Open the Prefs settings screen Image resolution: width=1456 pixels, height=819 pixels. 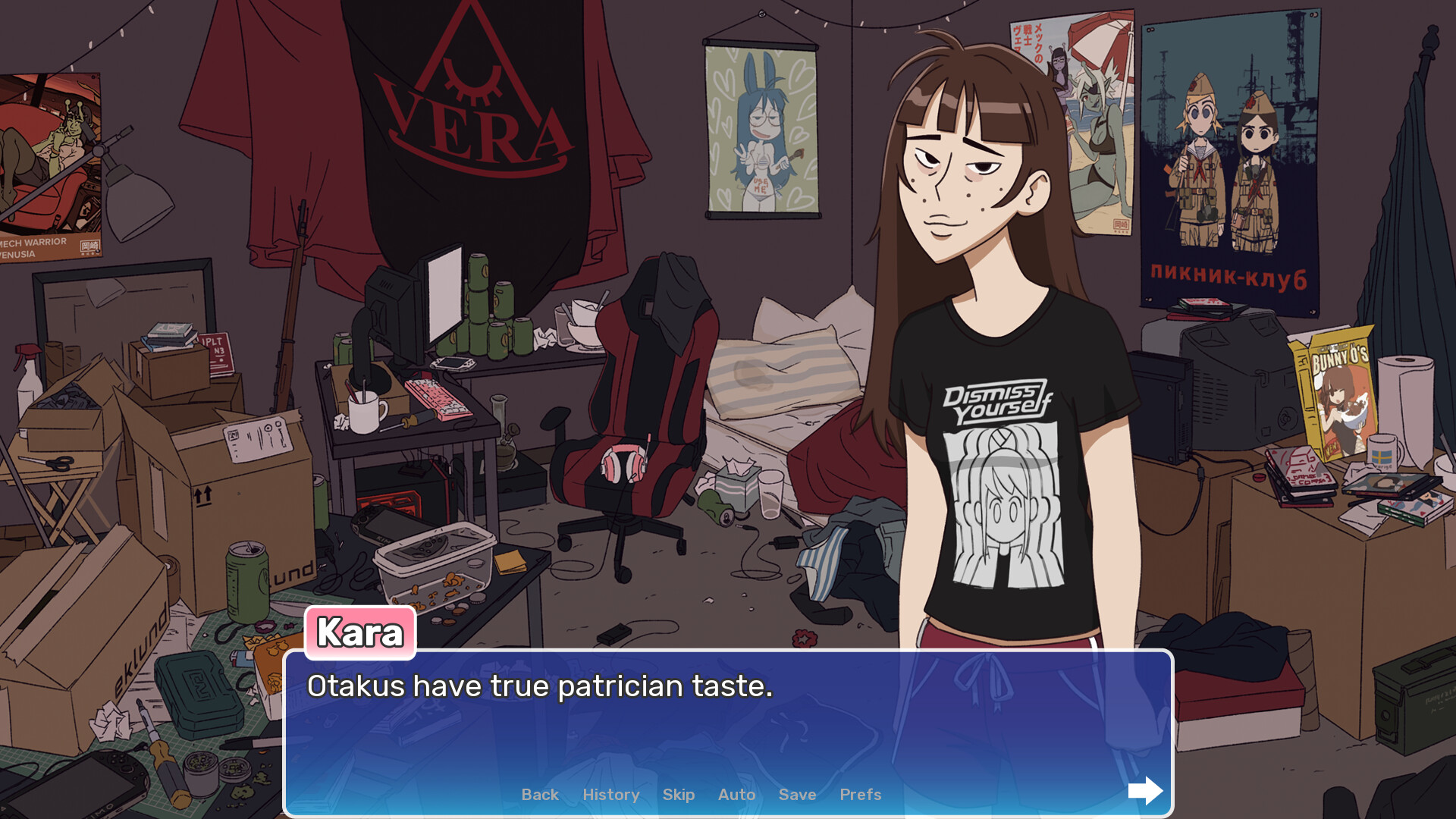(x=859, y=794)
